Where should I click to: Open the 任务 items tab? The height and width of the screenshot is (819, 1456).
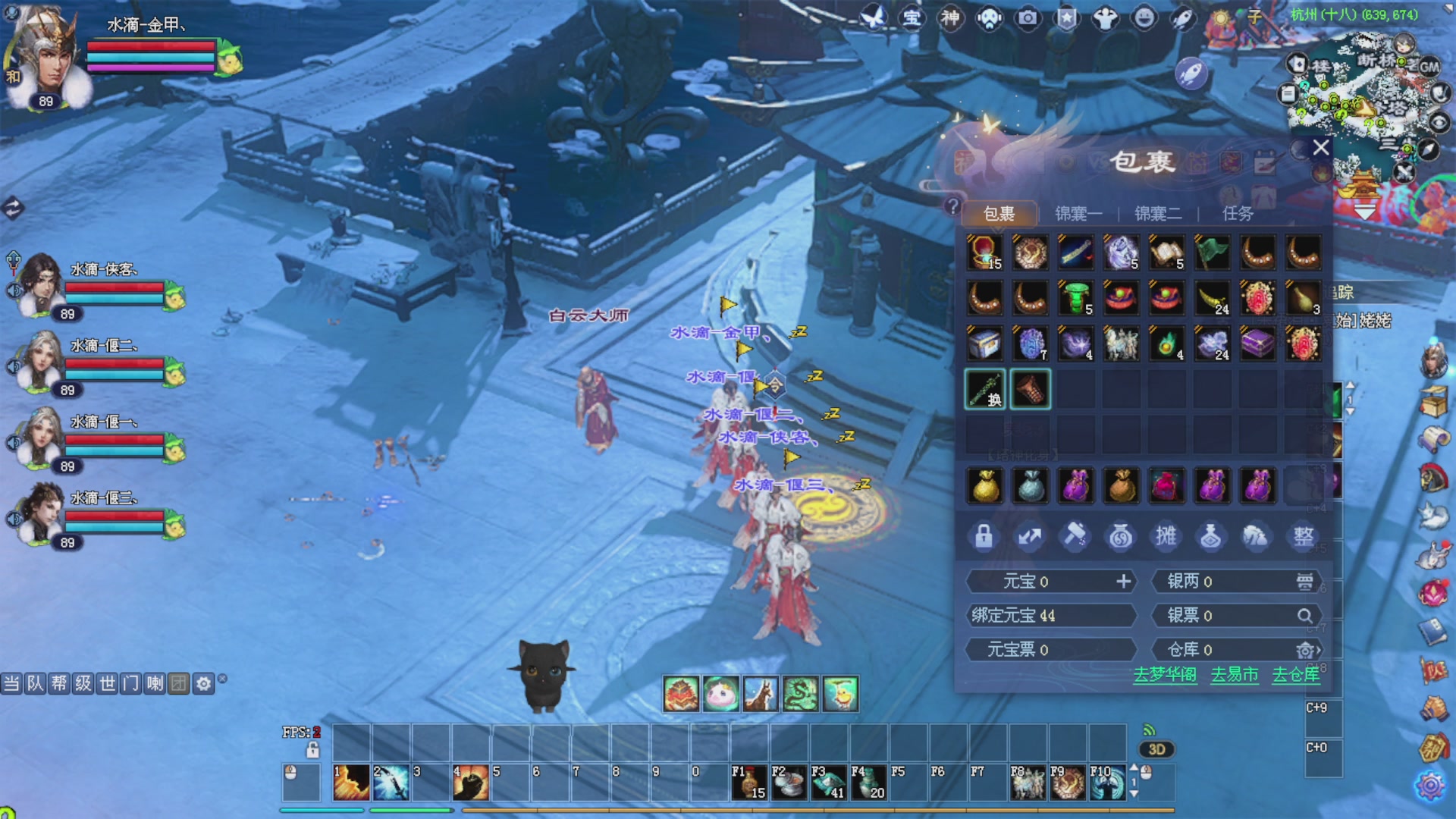point(1238,214)
